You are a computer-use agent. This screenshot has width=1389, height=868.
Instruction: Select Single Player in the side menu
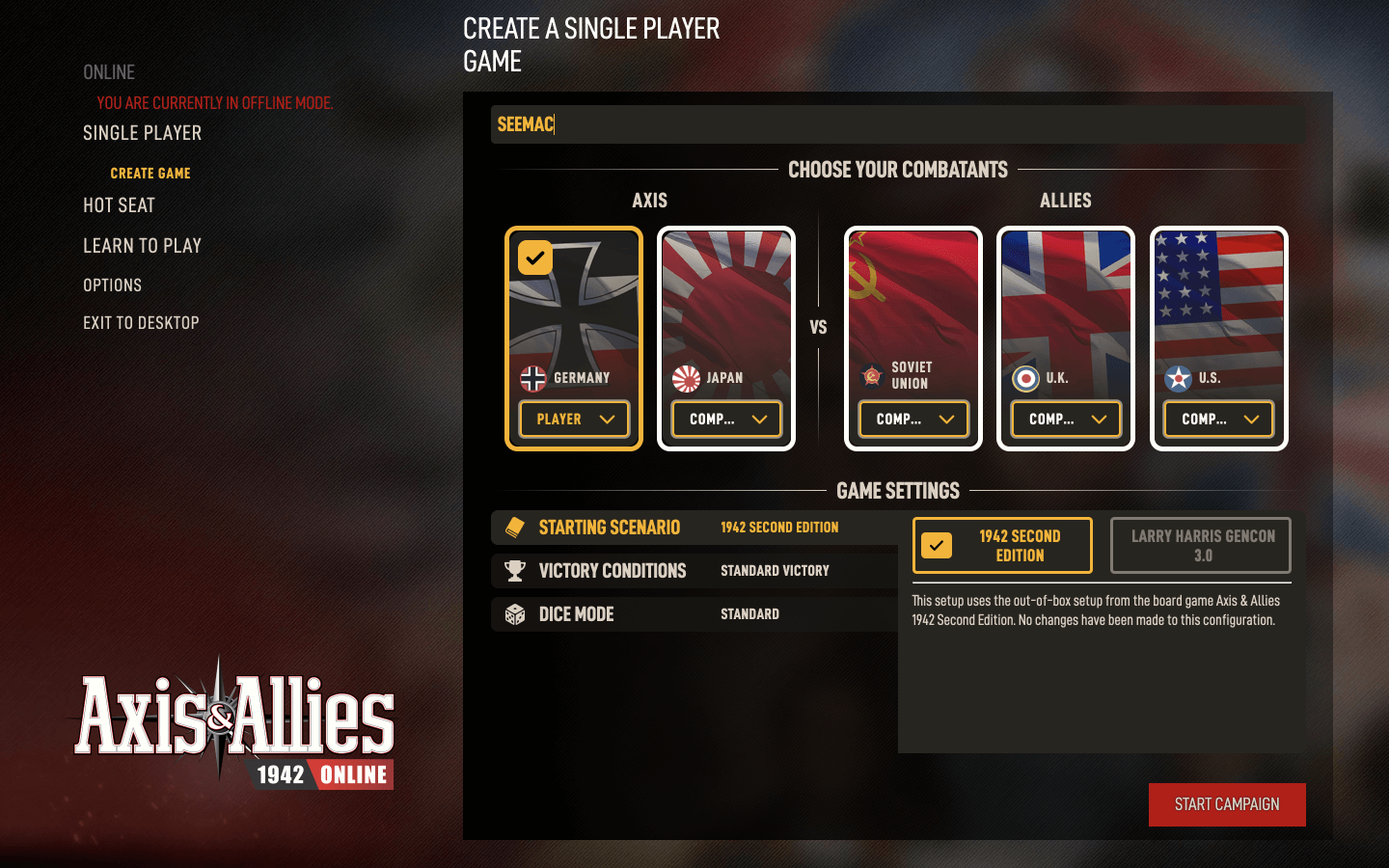(x=142, y=133)
